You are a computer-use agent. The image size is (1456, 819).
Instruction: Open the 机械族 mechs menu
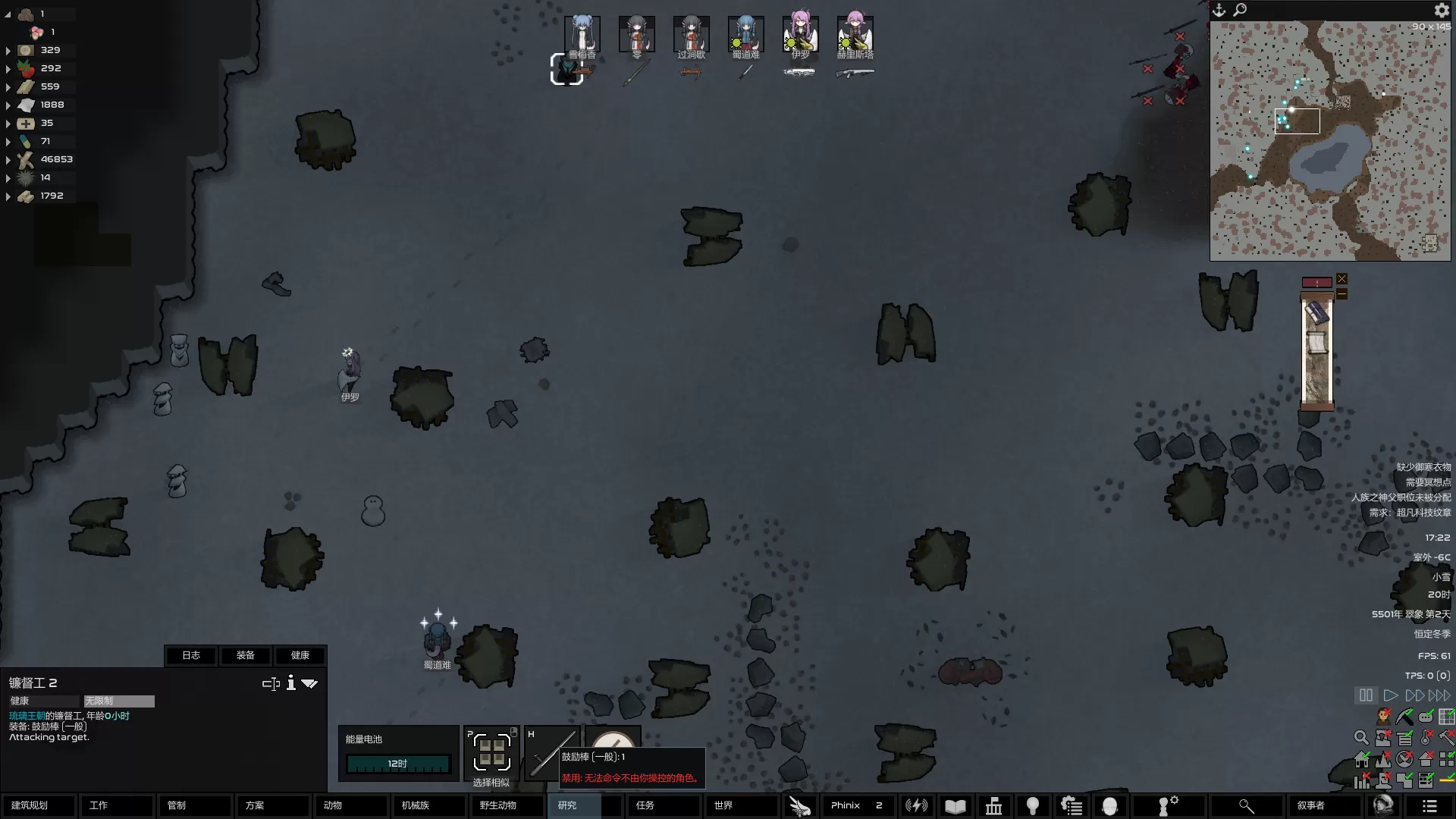[428, 805]
